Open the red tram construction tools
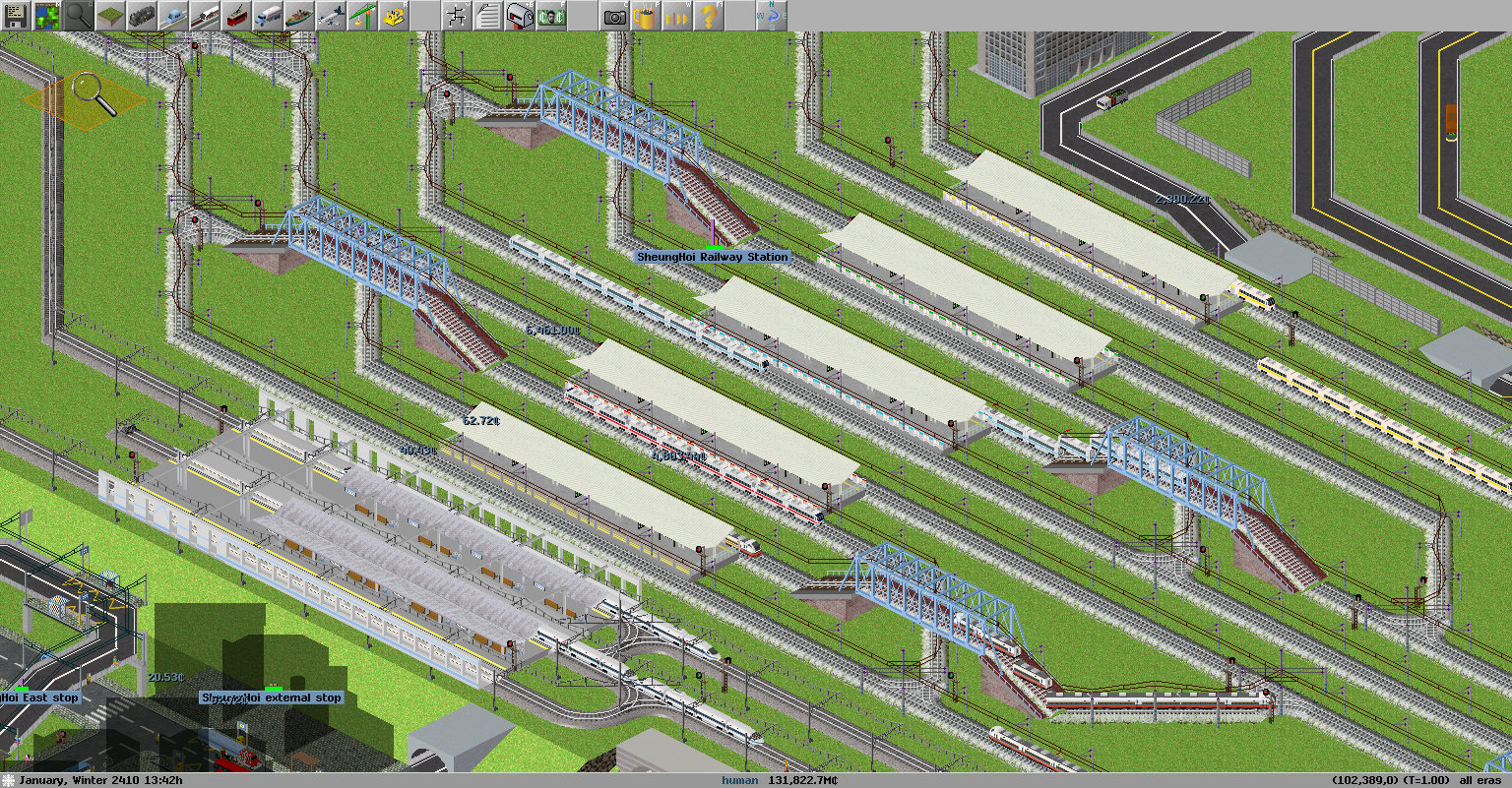Viewport: 1512px width, 788px height. click(x=236, y=16)
